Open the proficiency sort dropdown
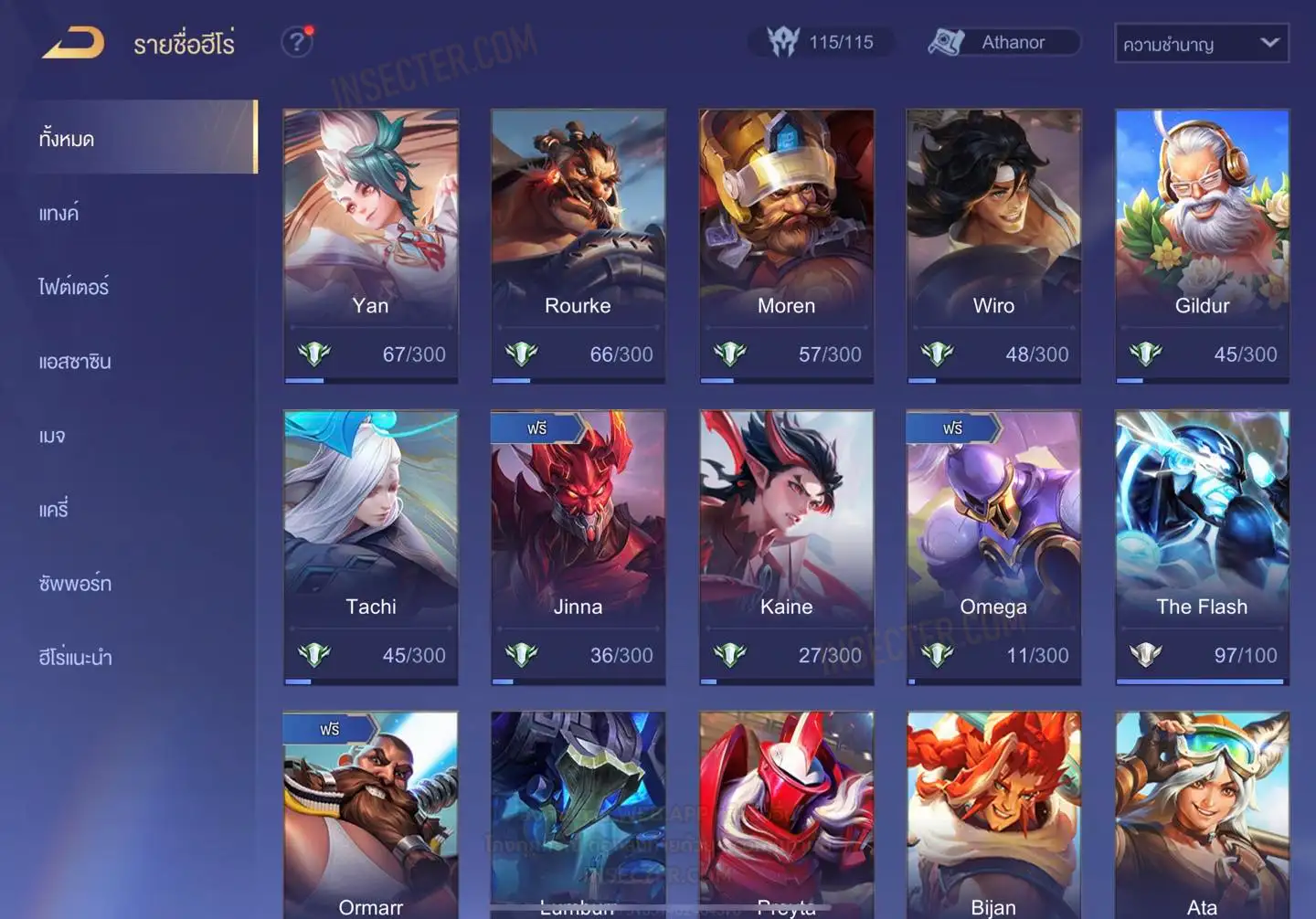 pos(1201,43)
